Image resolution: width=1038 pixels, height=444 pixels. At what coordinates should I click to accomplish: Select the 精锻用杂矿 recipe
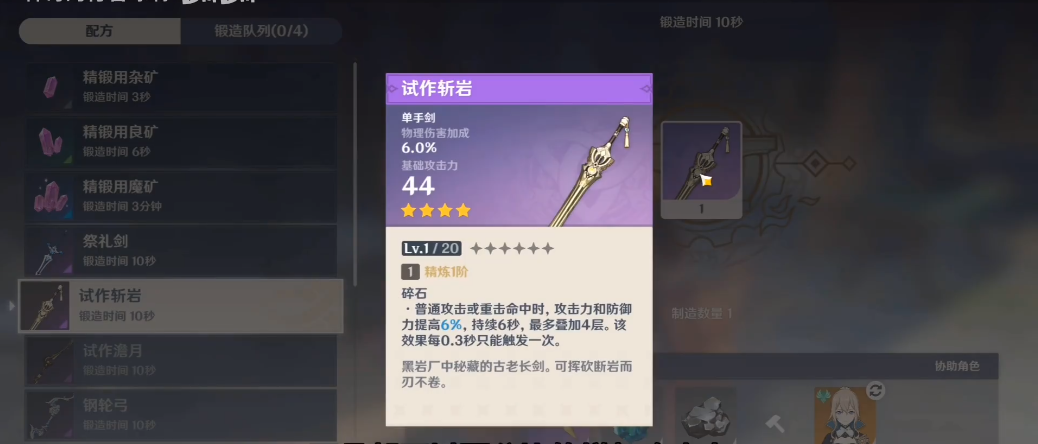pos(181,86)
